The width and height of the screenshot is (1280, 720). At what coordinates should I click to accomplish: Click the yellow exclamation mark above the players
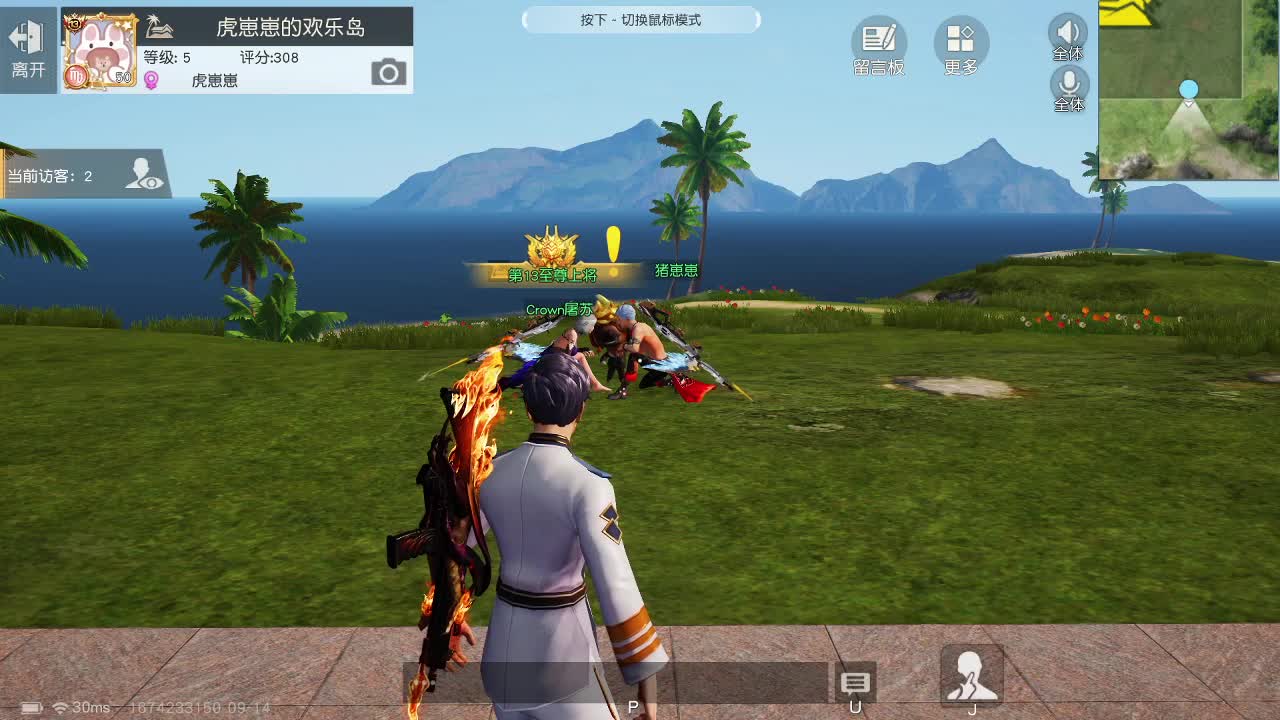(613, 241)
